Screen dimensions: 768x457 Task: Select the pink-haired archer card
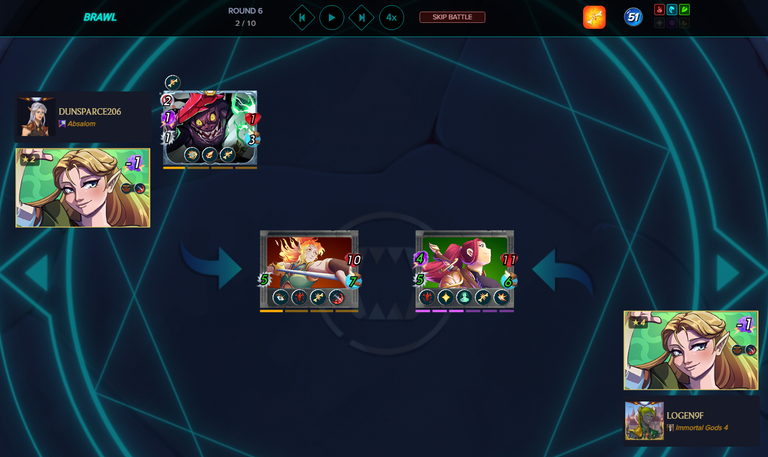coord(465,269)
